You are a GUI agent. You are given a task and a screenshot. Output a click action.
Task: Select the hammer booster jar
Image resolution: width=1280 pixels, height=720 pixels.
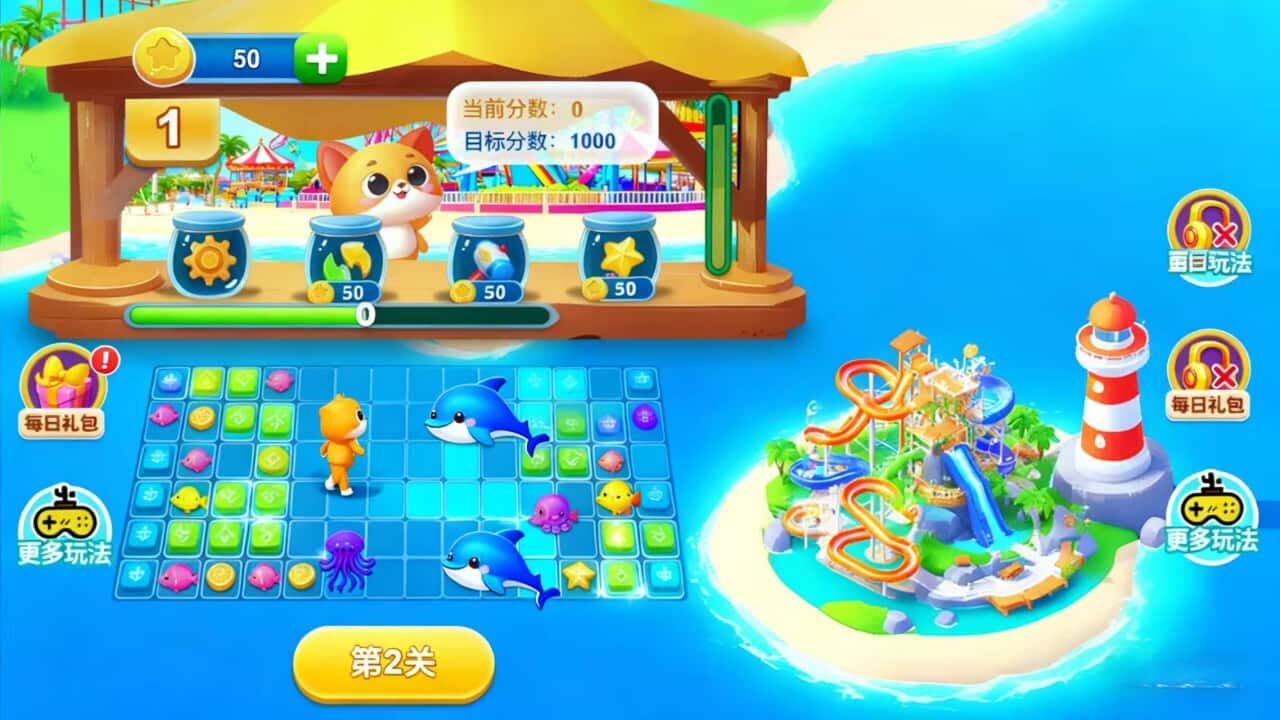[489, 257]
